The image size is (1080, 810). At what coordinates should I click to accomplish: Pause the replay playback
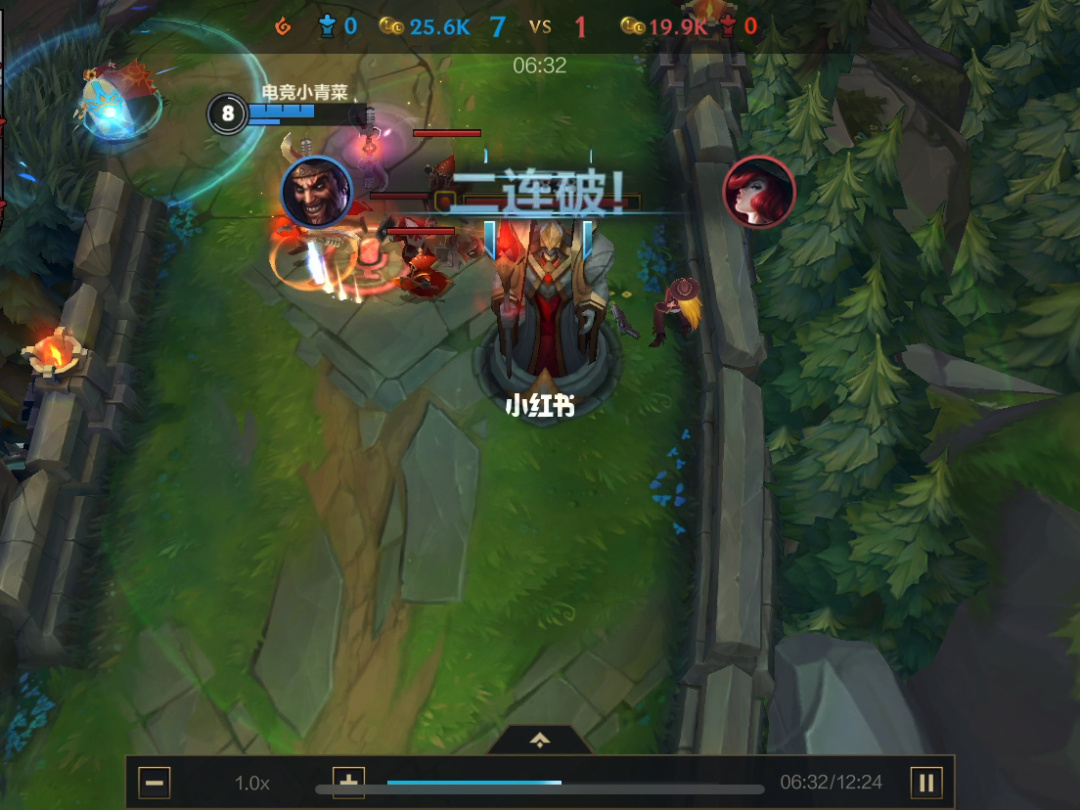(x=926, y=782)
